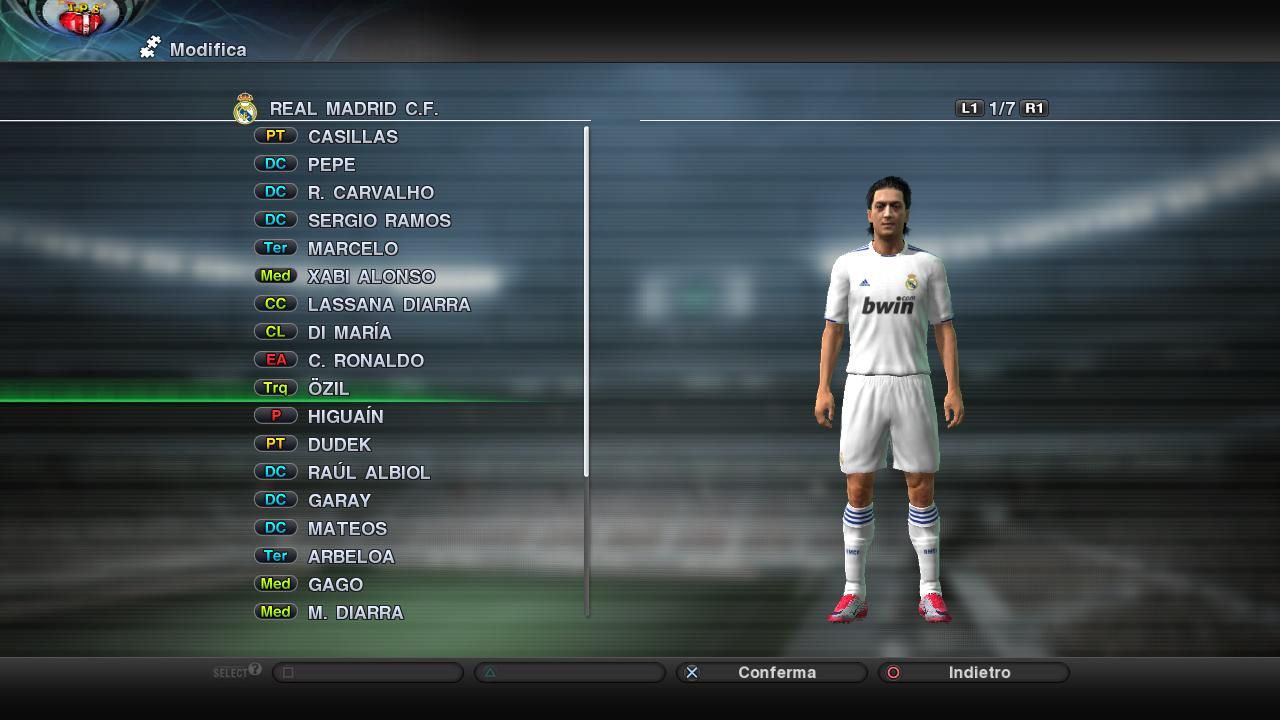This screenshot has width=1280, height=720.
Task: Choose backup goalkeeper Dudek
Action: pyautogui.click(x=339, y=445)
